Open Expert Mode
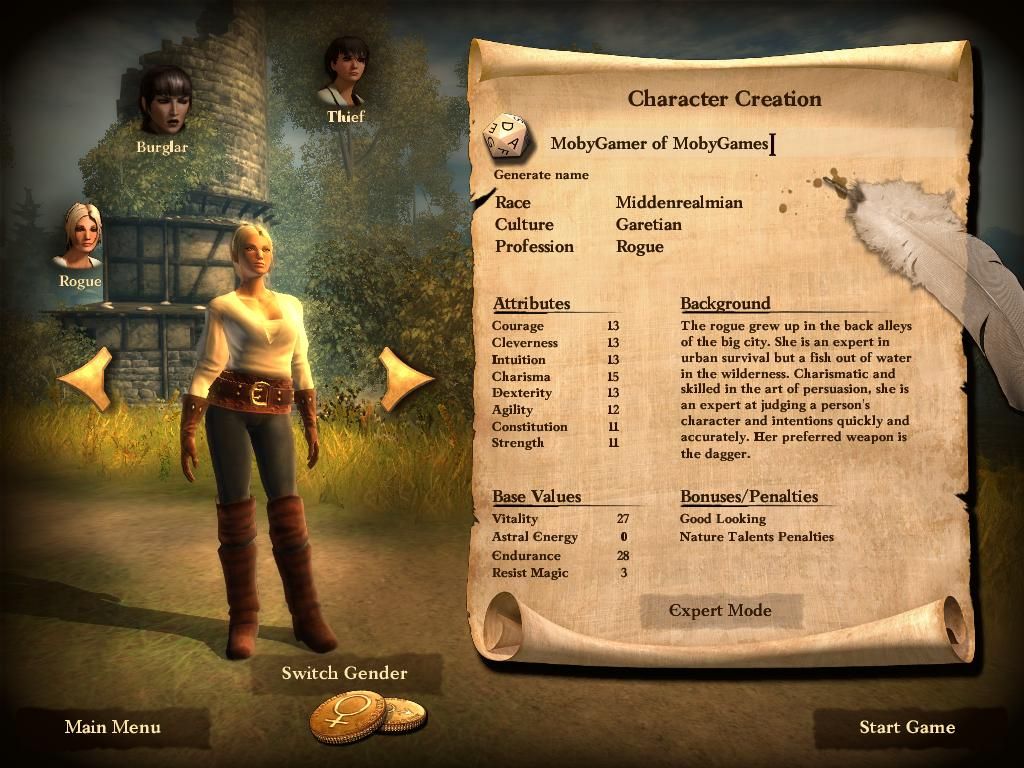The width and height of the screenshot is (1024, 768). point(720,610)
